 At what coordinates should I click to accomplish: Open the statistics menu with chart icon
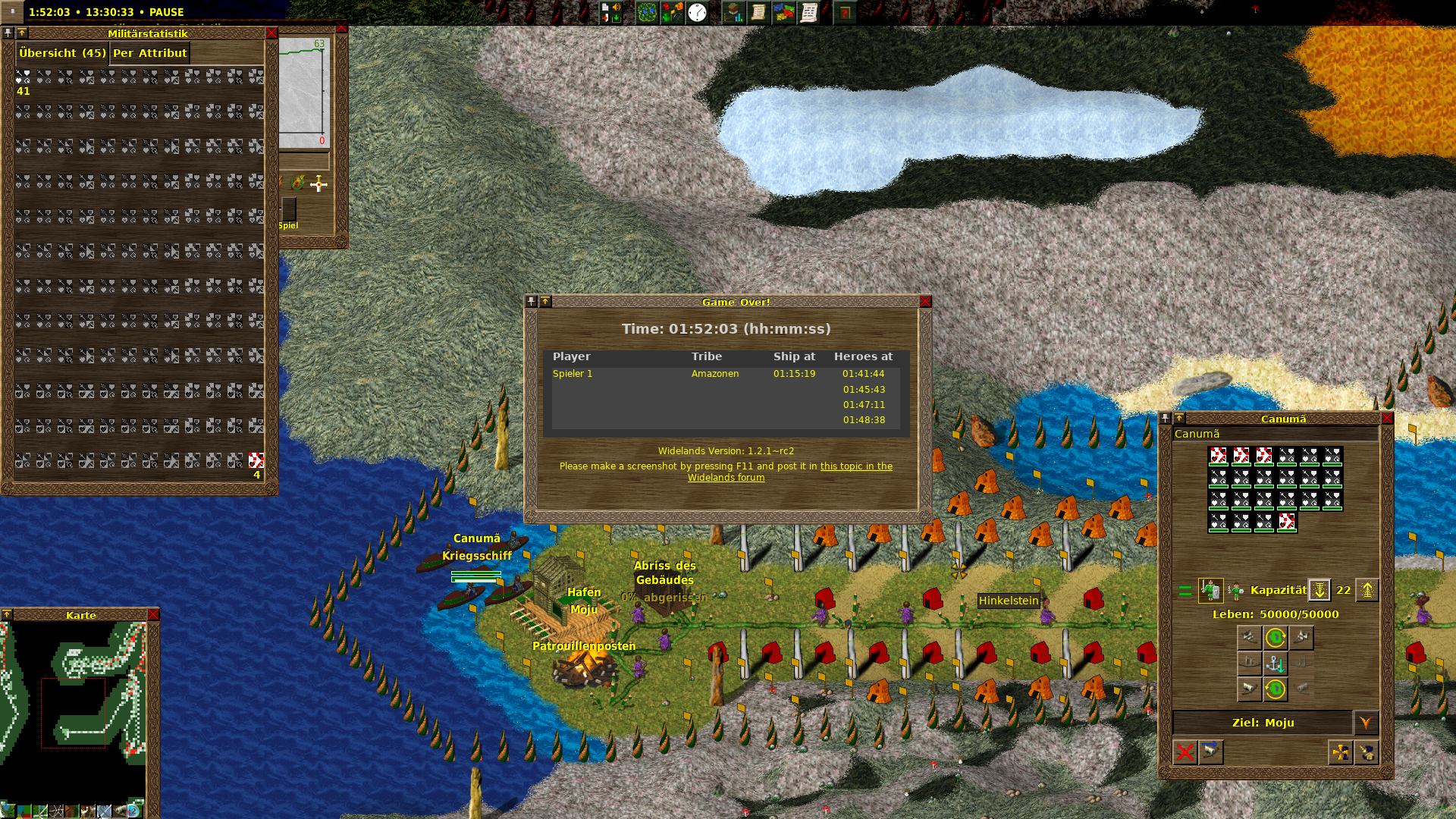[733, 13]
